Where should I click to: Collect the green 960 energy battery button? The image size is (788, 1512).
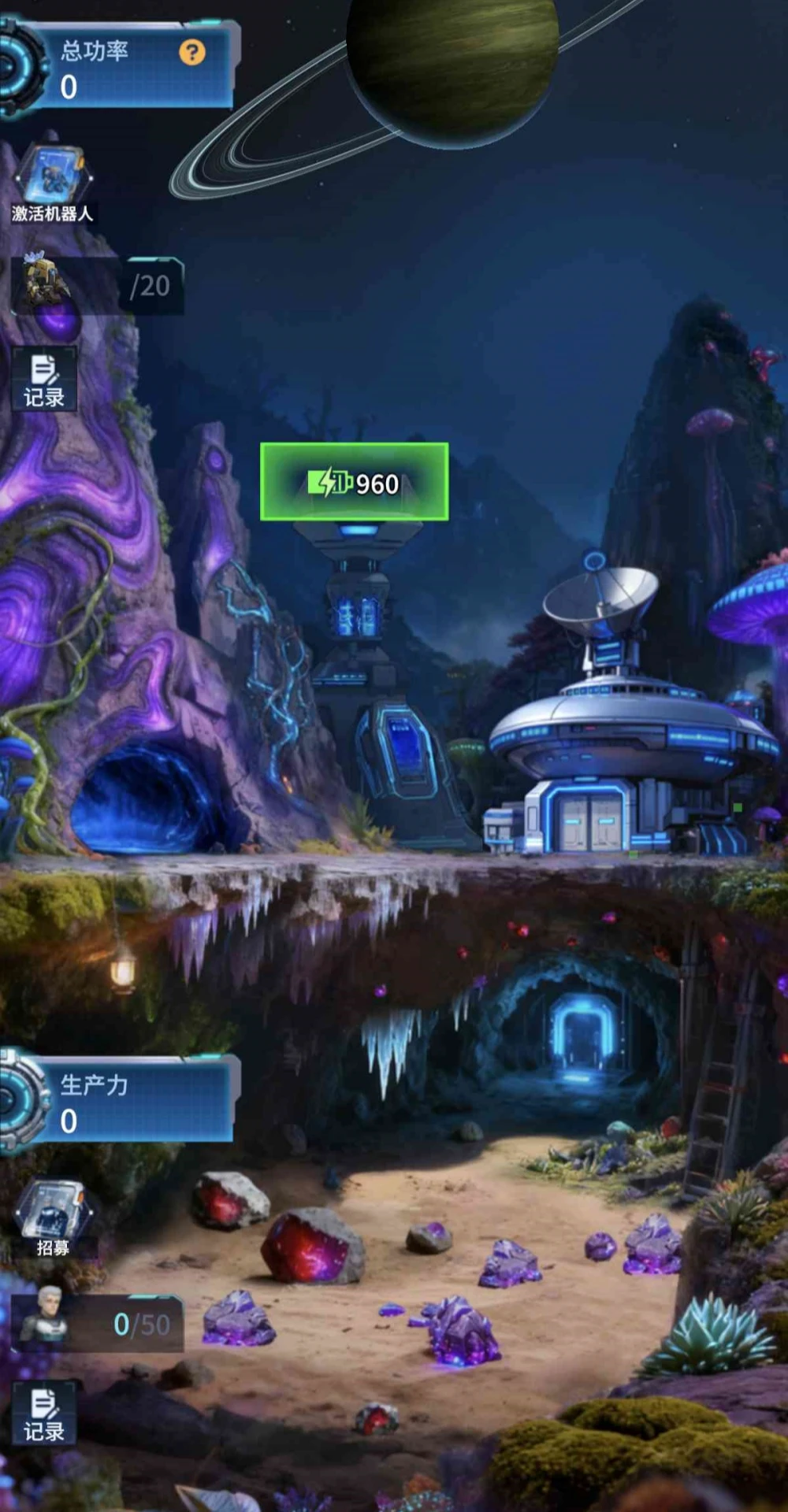coord(355,482)
